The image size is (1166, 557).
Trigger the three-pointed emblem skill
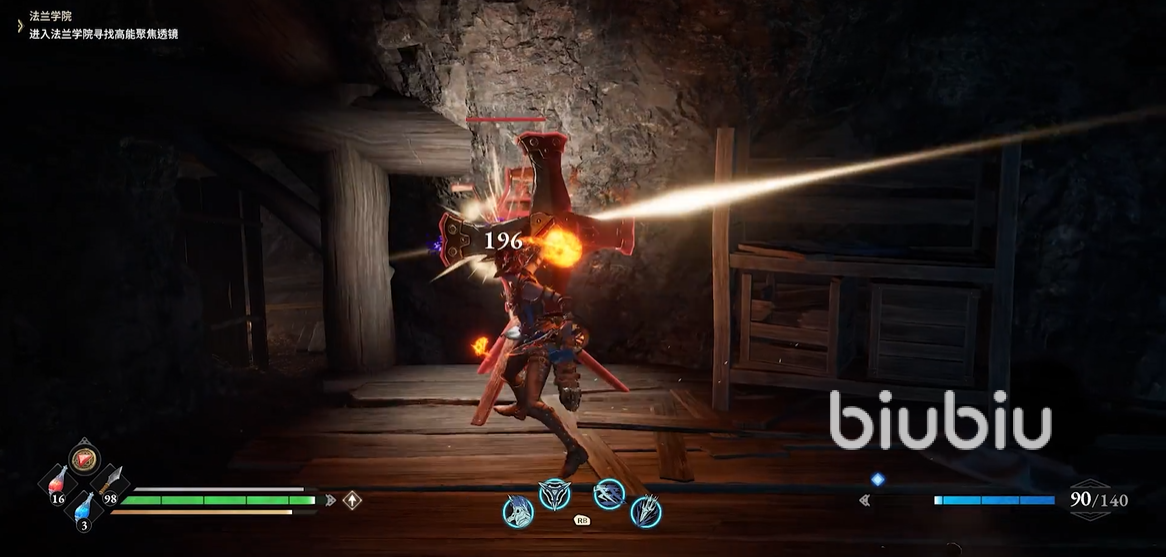pyautogui.click(x=553, y=493)
